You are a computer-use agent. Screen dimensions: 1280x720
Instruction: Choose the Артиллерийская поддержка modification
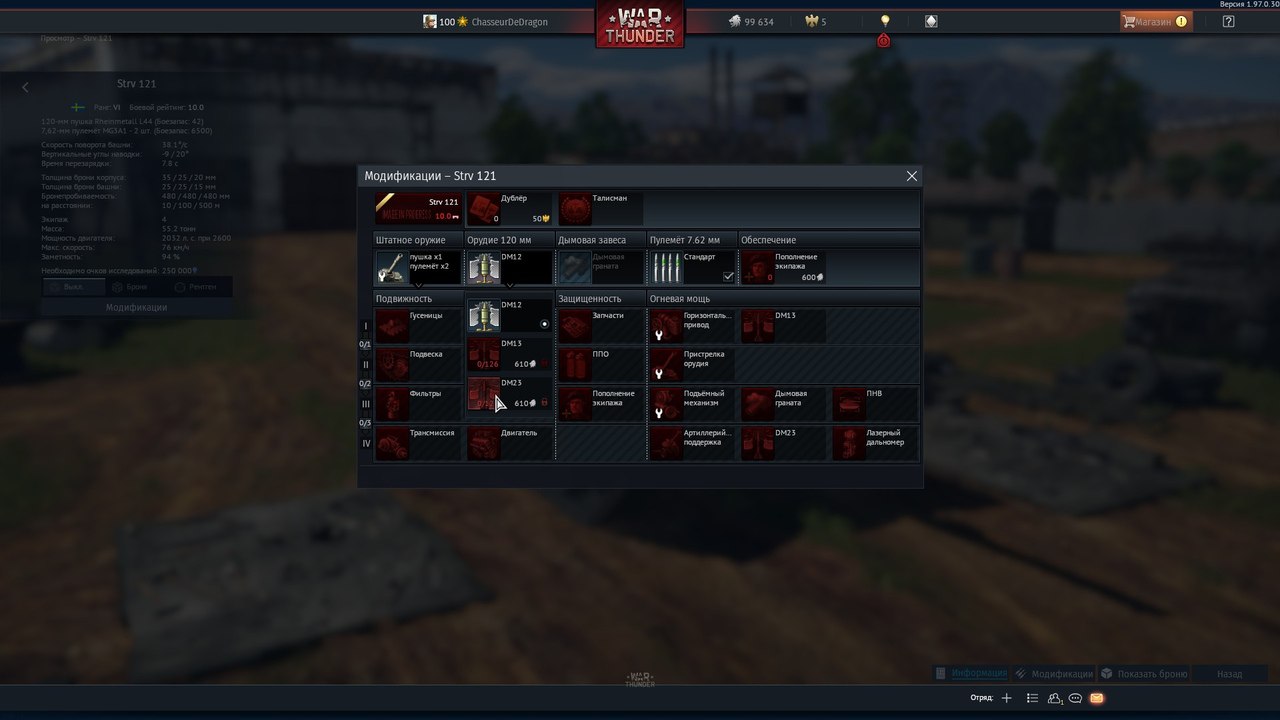[x=692, y=443]
